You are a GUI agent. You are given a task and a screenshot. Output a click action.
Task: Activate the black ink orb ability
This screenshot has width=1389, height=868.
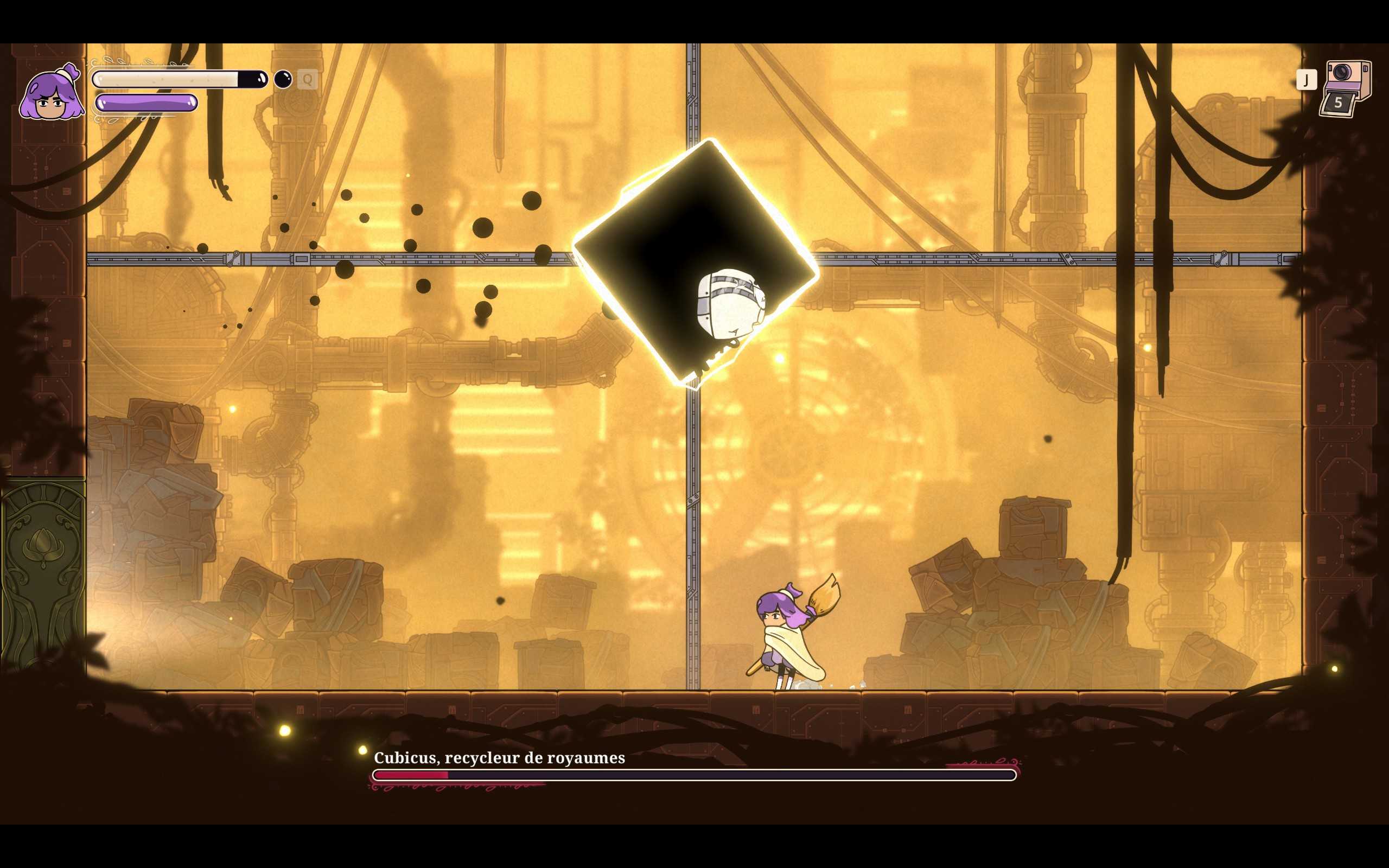(283, 79)
